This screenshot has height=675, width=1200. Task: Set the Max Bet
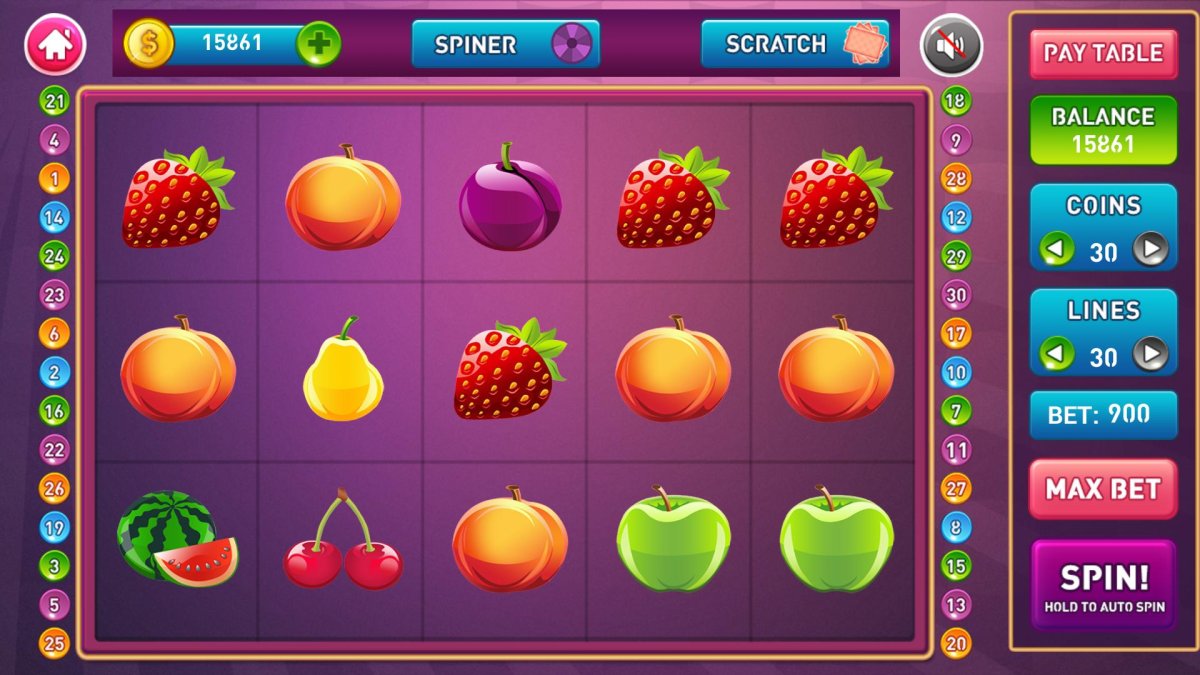coord(1103,489)
